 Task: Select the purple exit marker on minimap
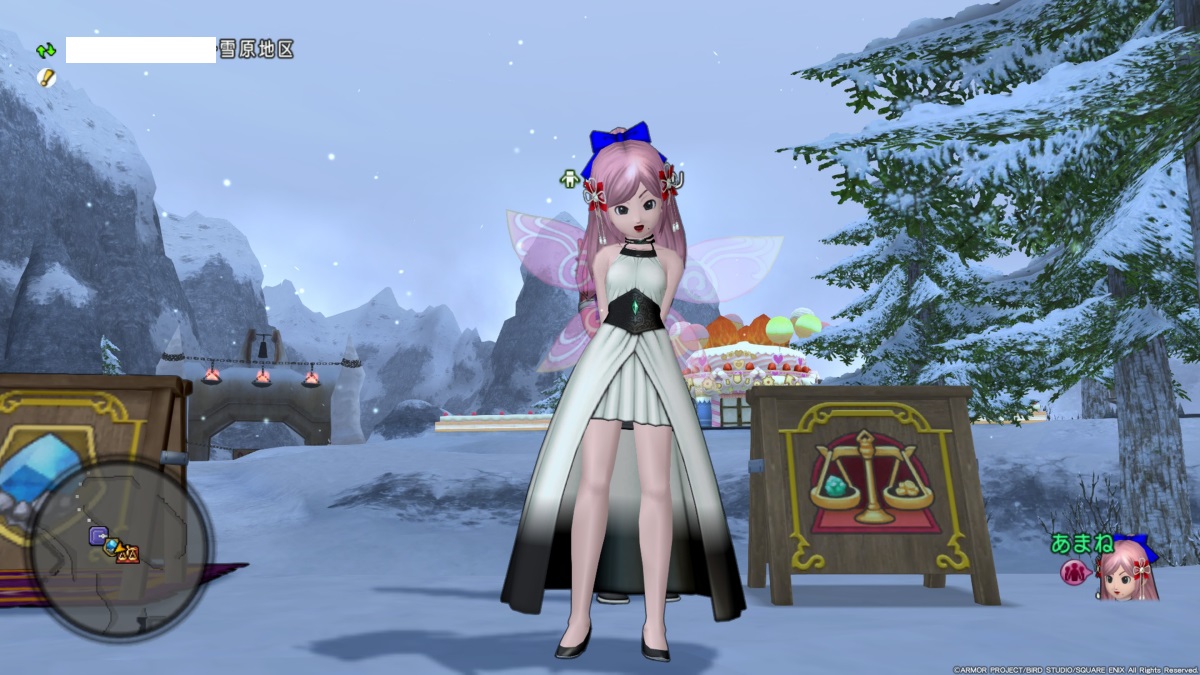(99, 537)
